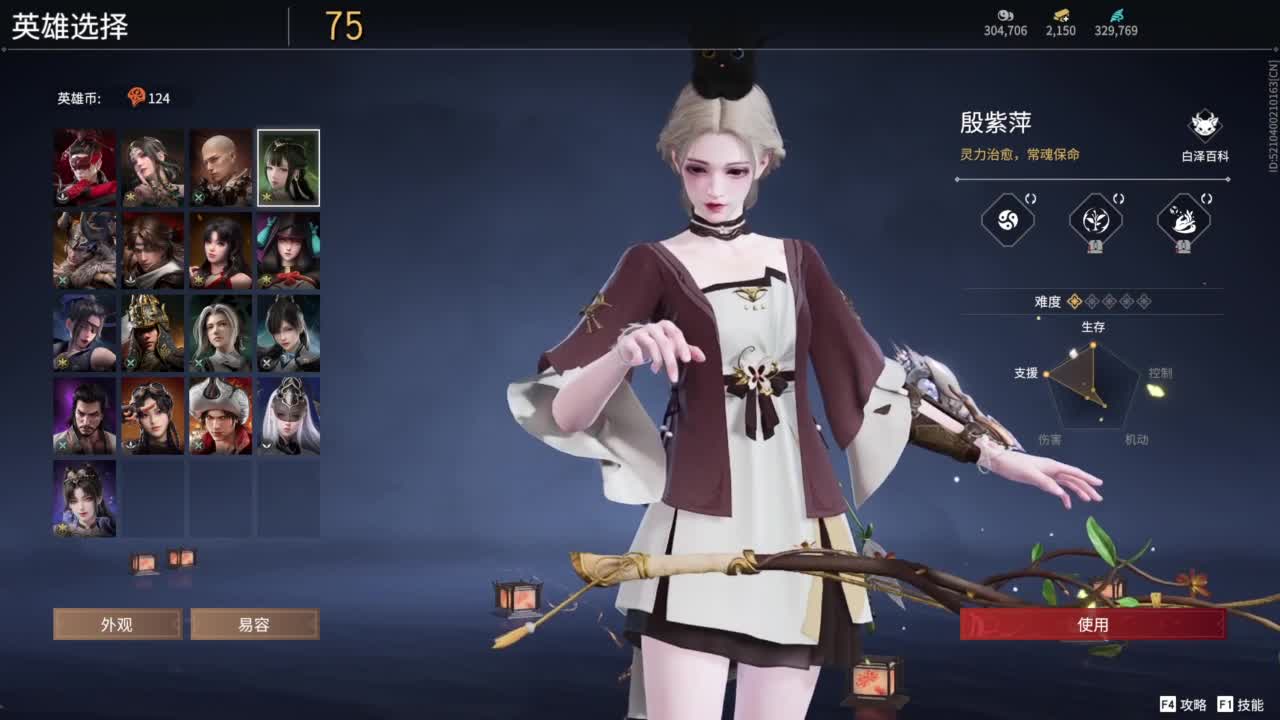The width and height of the screenshot is (1280, 720).
Task: Select the swirl-shaped first skill icon
Action: point(1006,218)
